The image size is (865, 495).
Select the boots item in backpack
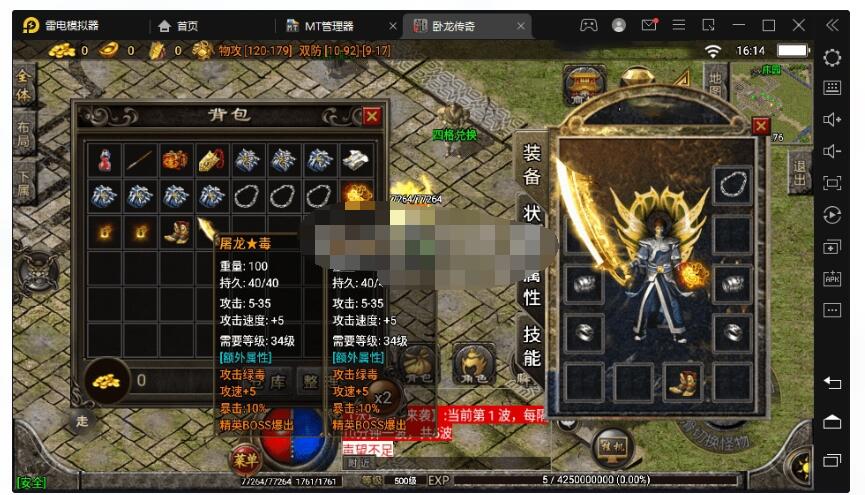[x=176, y=231]
